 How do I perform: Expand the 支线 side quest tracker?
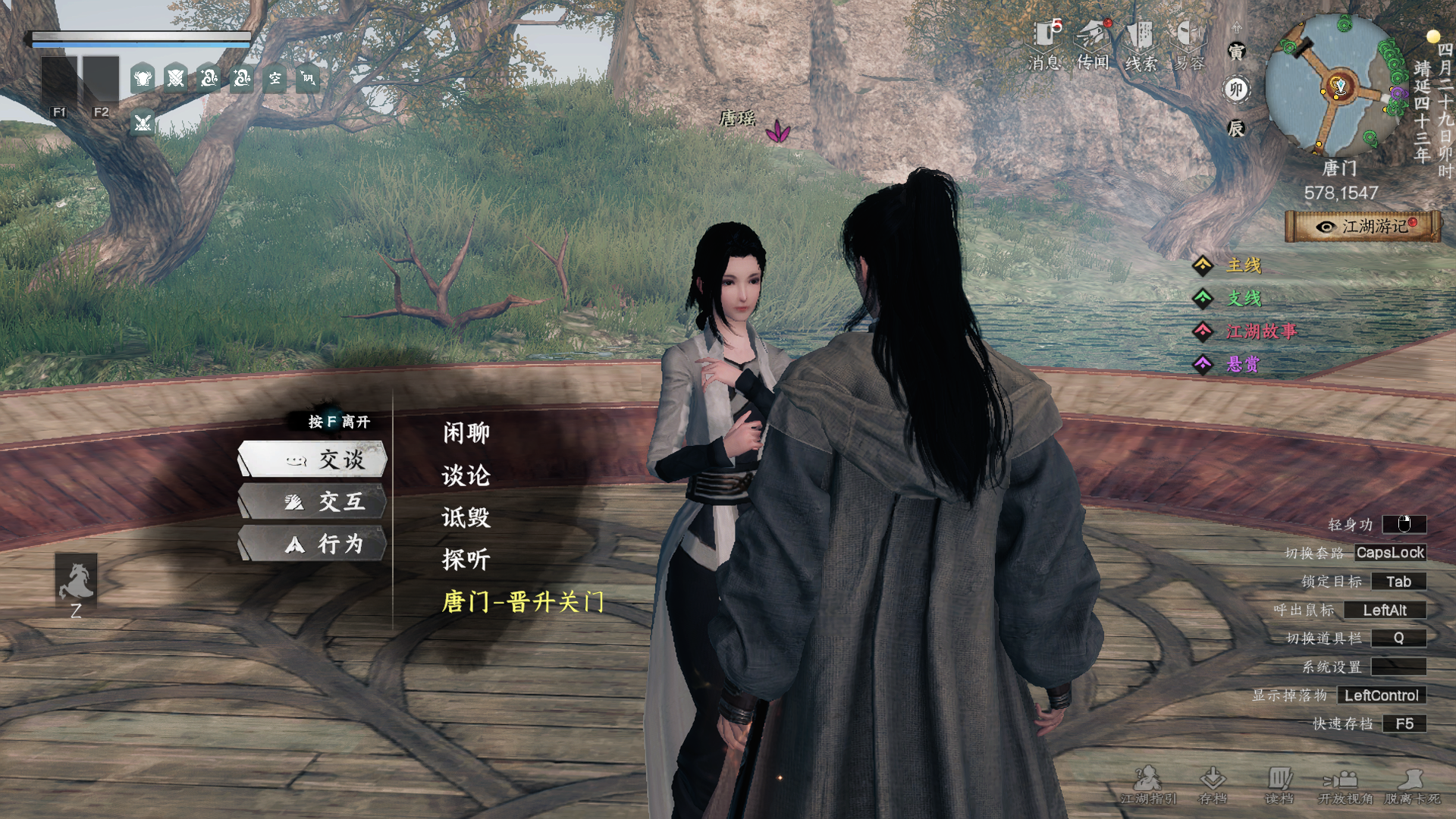pyautogui.click(x=1244, y=299)
